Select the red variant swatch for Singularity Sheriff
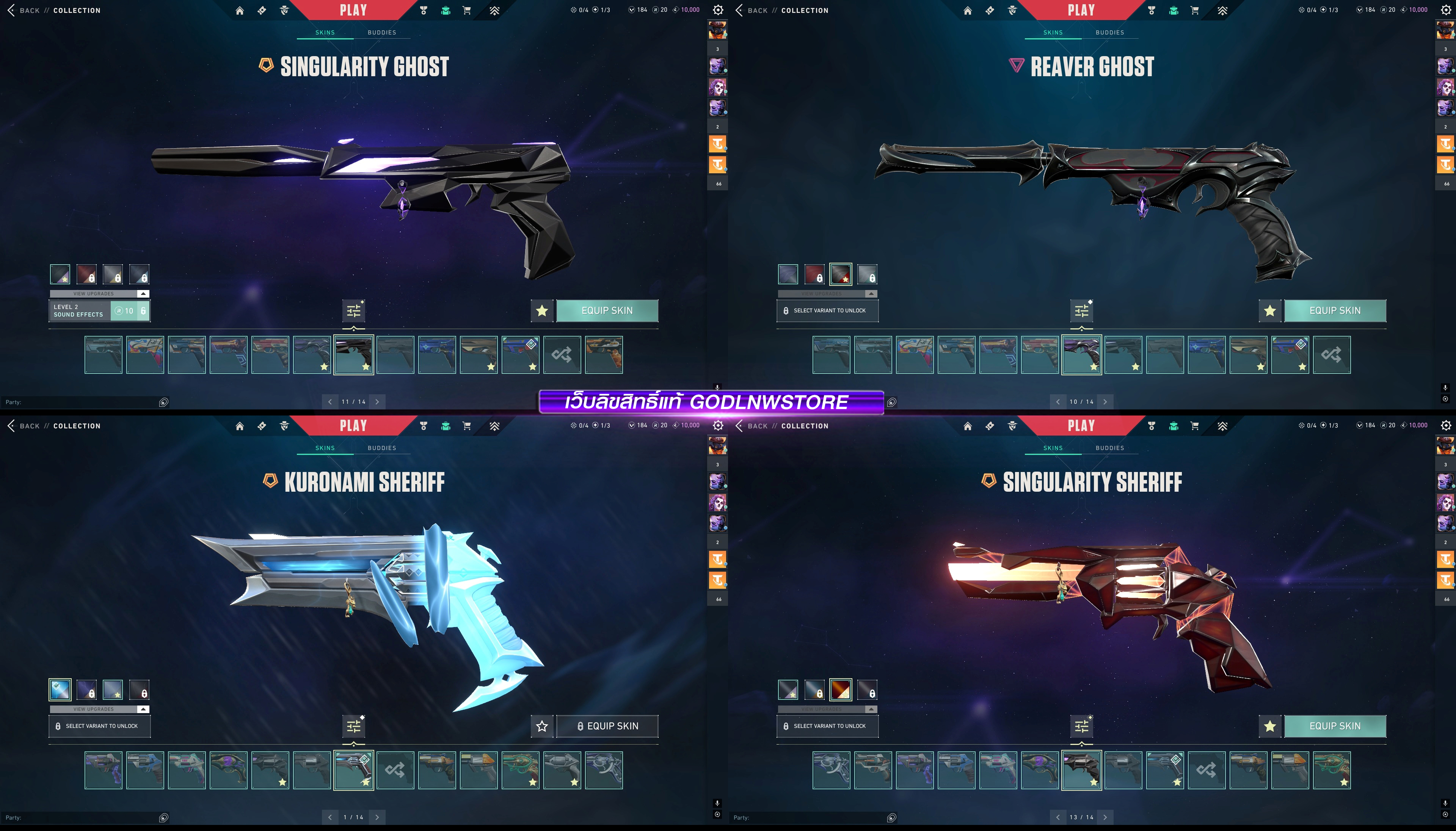The height and width of the screenshot is (831, 1456). pyautogui.click(x=841, y=690)
